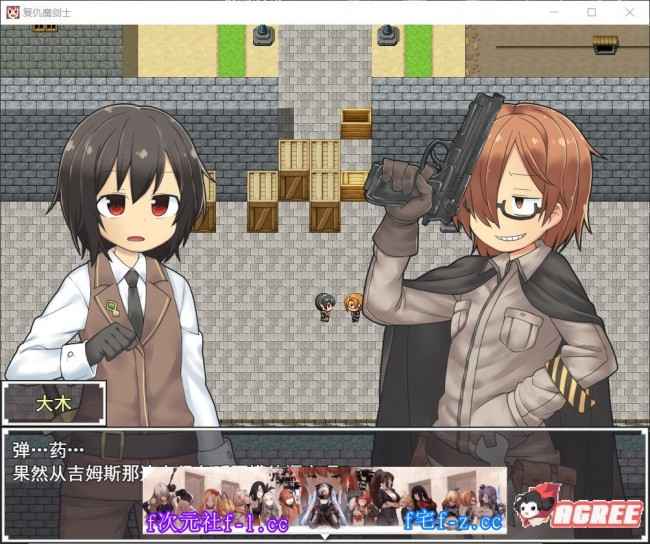Maximize the game window

point(591,11)
